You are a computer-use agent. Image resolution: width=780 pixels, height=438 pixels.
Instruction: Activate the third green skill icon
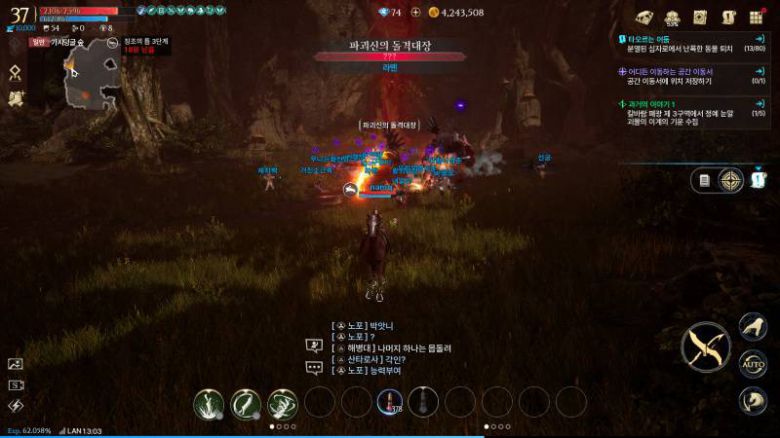pos(283,403)
